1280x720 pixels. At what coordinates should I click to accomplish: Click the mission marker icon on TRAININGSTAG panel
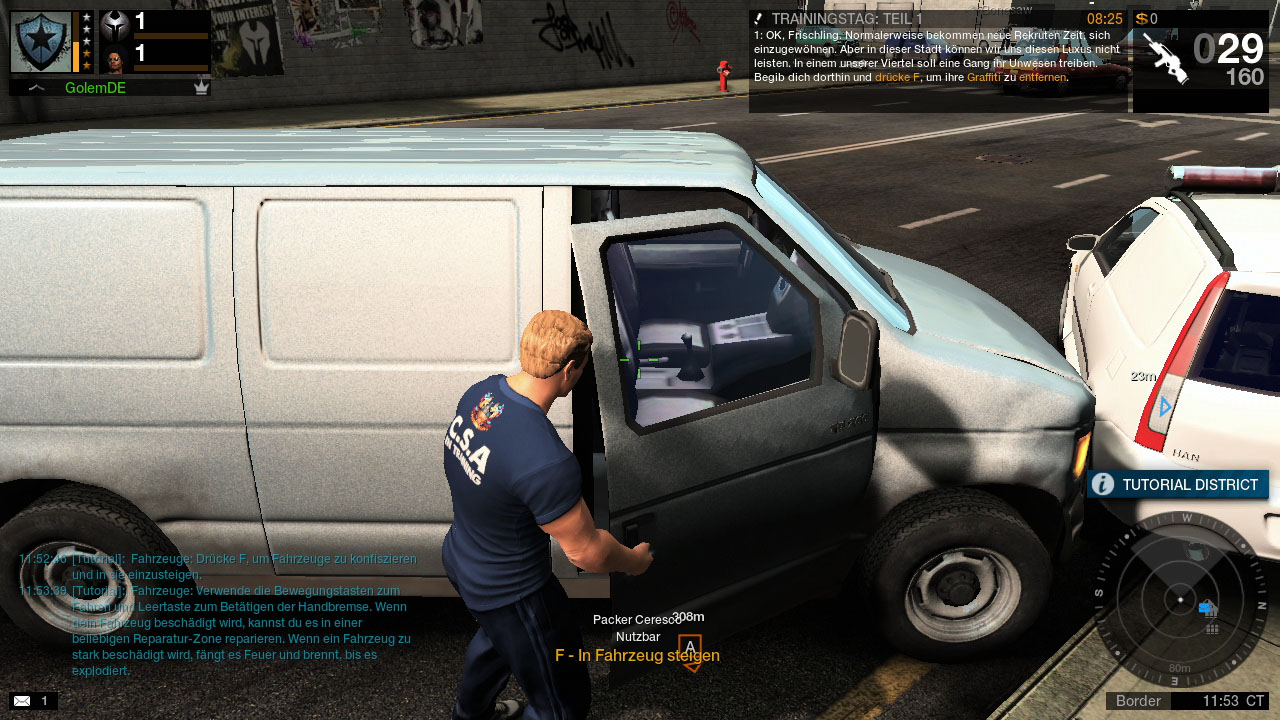click(x=757, y=18)
